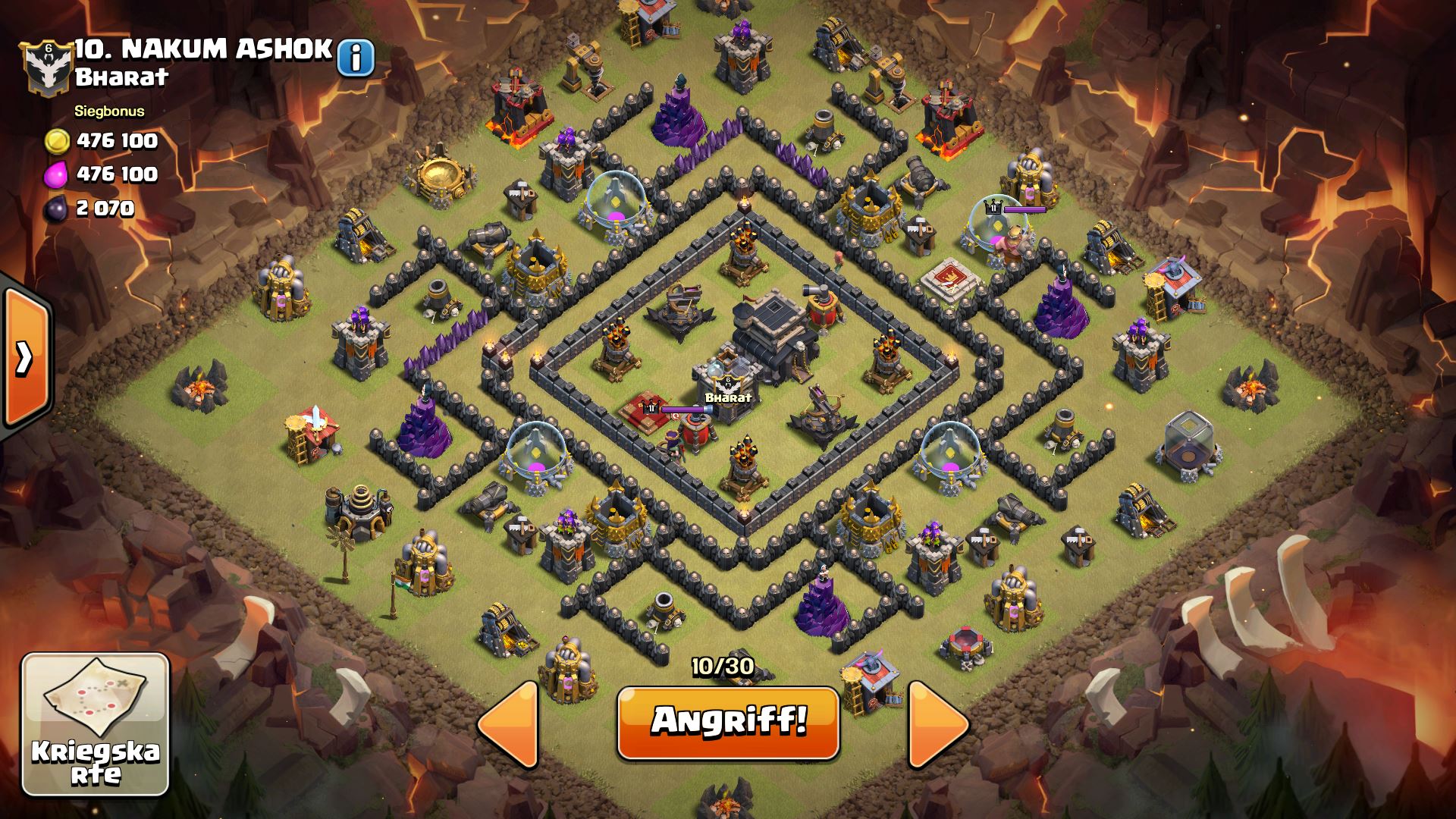Open the Kriegskarte war map

point(96,724)
